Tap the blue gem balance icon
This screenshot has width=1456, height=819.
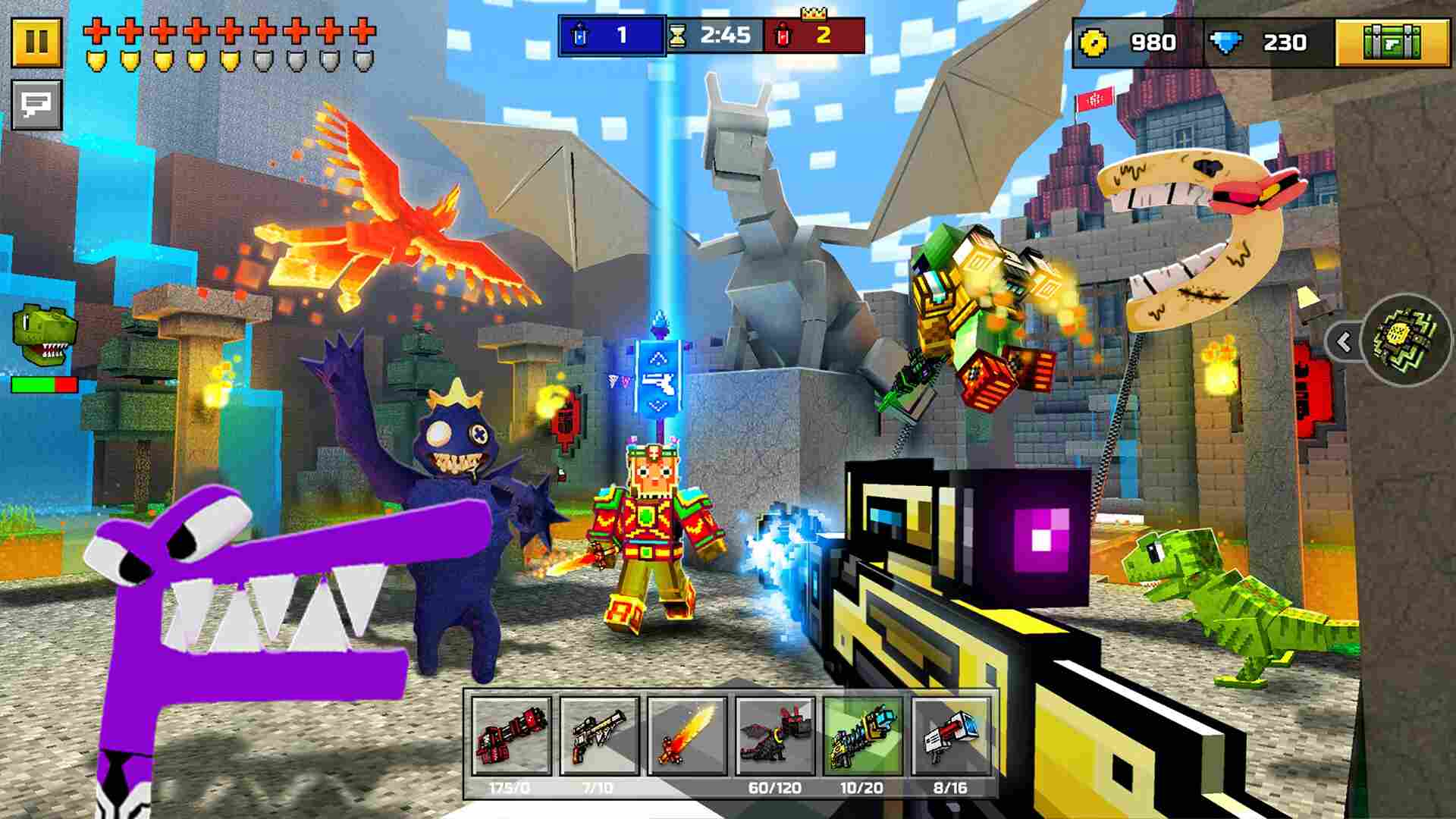pos(1225,42)
